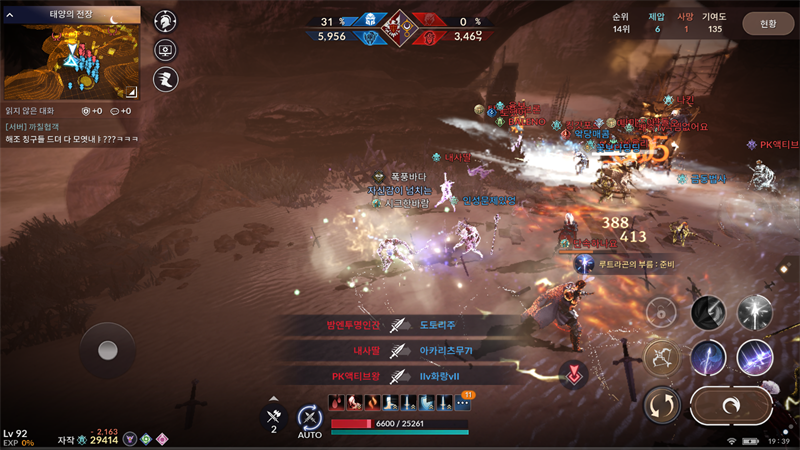Screen dimensions: 800x450
Task: Activate the white light burst skill
Action: [x=754, y=312]
